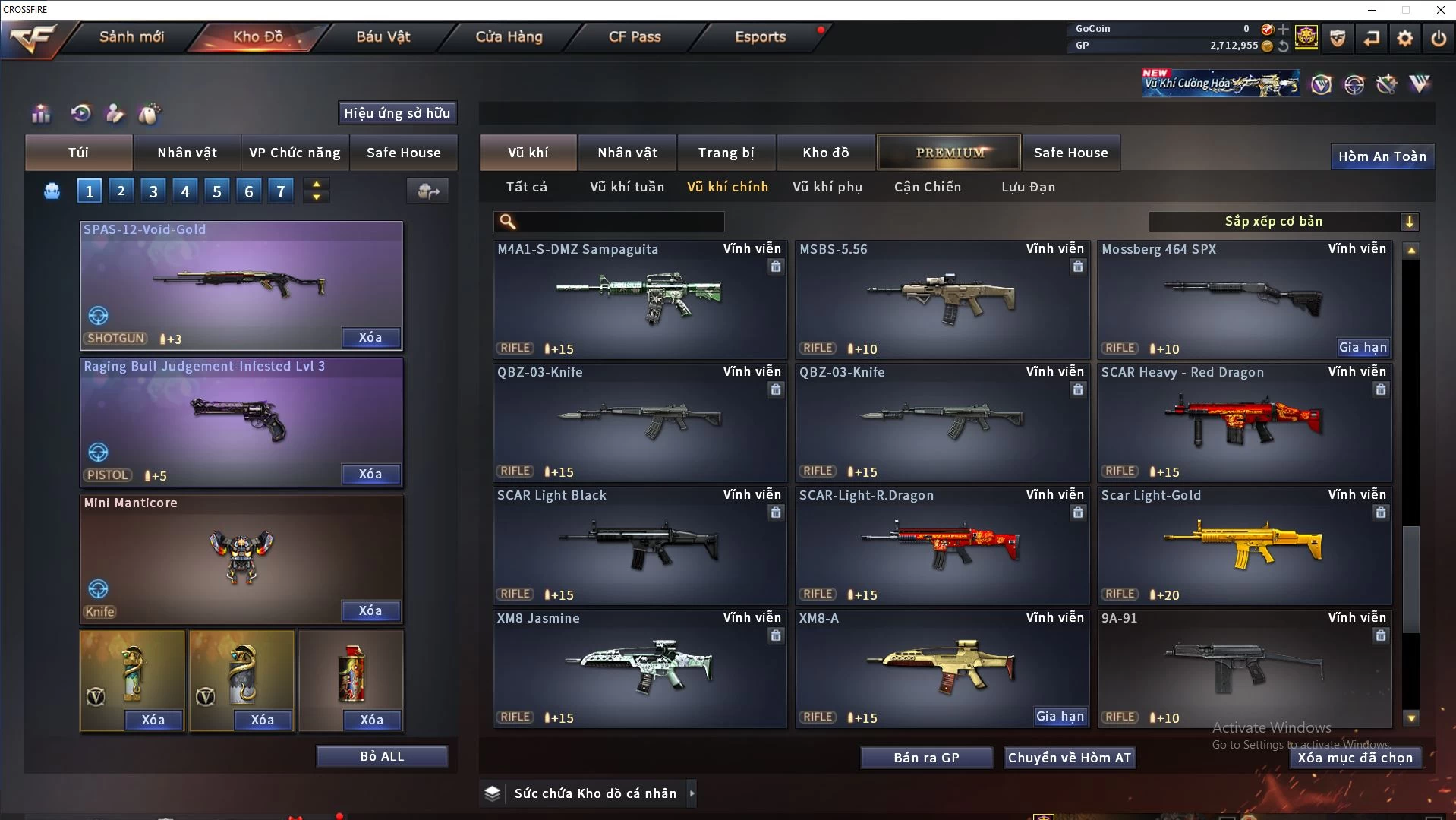Show the Cận Chiến melee category
The width and height of the screenshot is (1456, 820).
pos(927,187)
